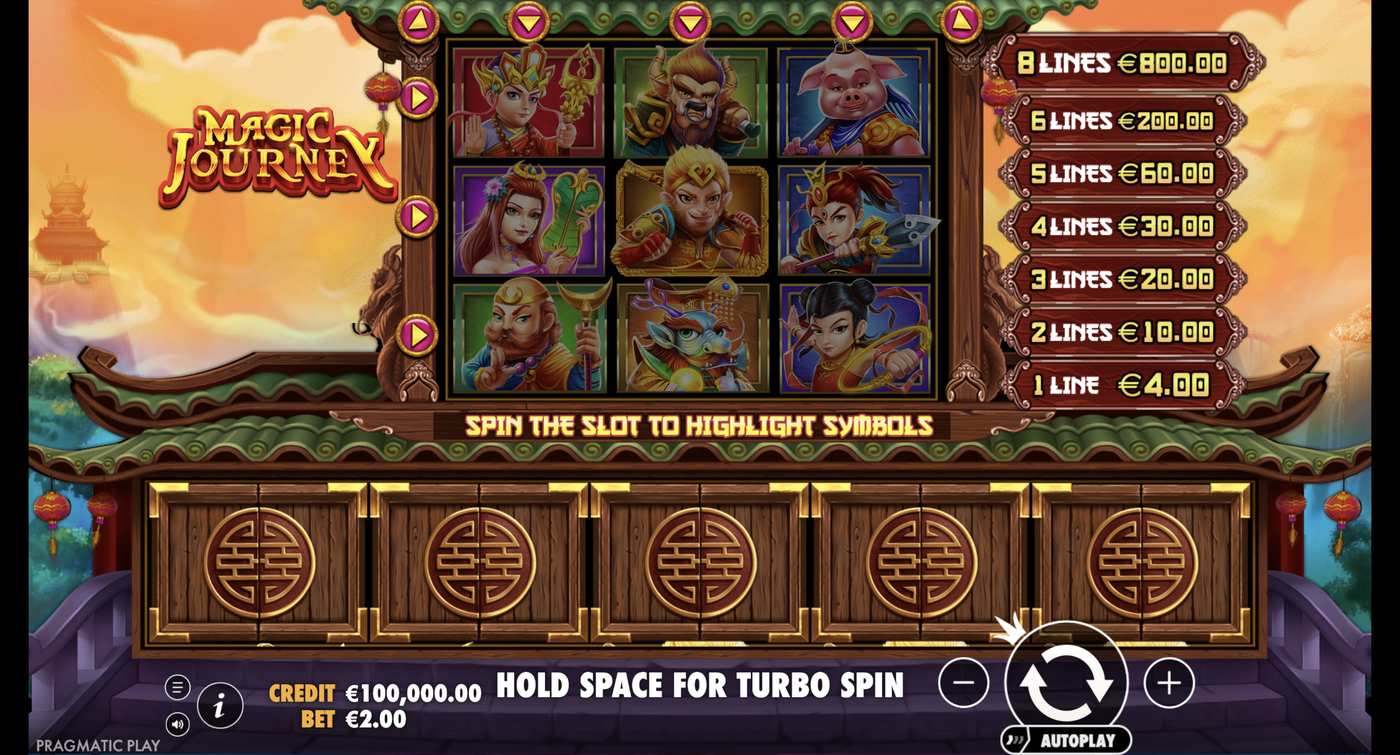
Task: Decrease the bet with the minus icon
Action: coord(962,683)
